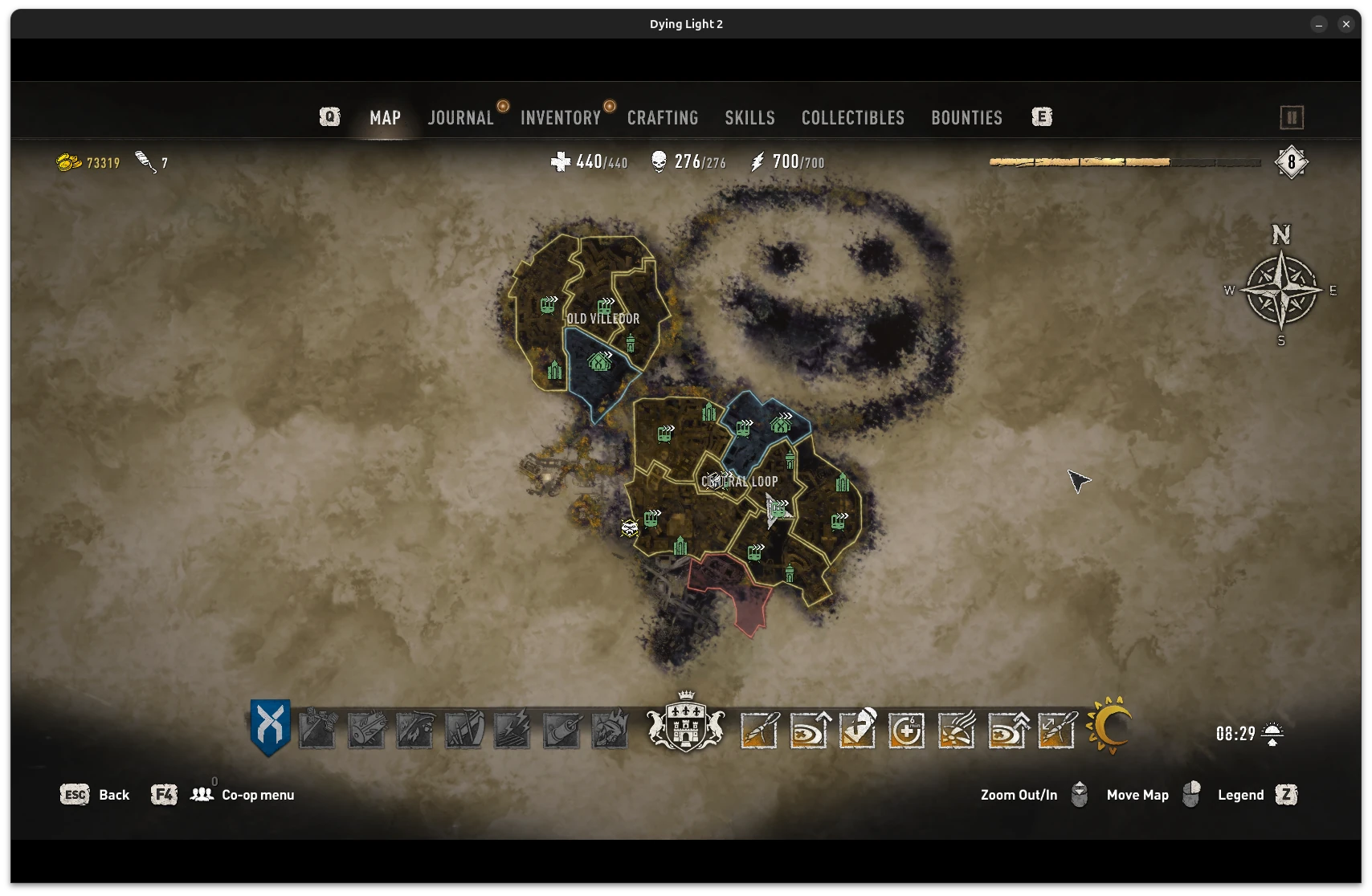Open the Inventory tab

(560, 118)
